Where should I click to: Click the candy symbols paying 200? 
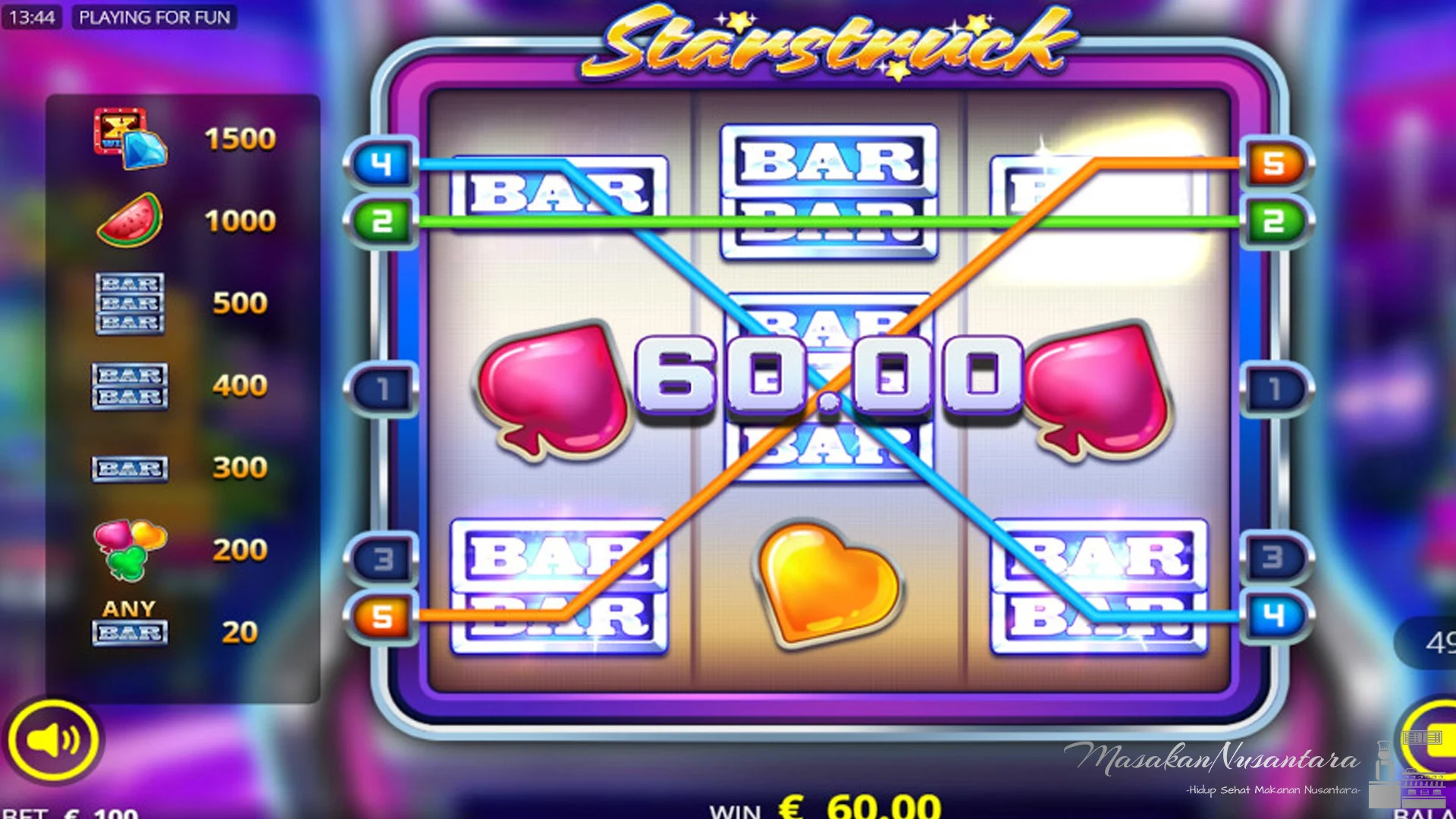130,546
